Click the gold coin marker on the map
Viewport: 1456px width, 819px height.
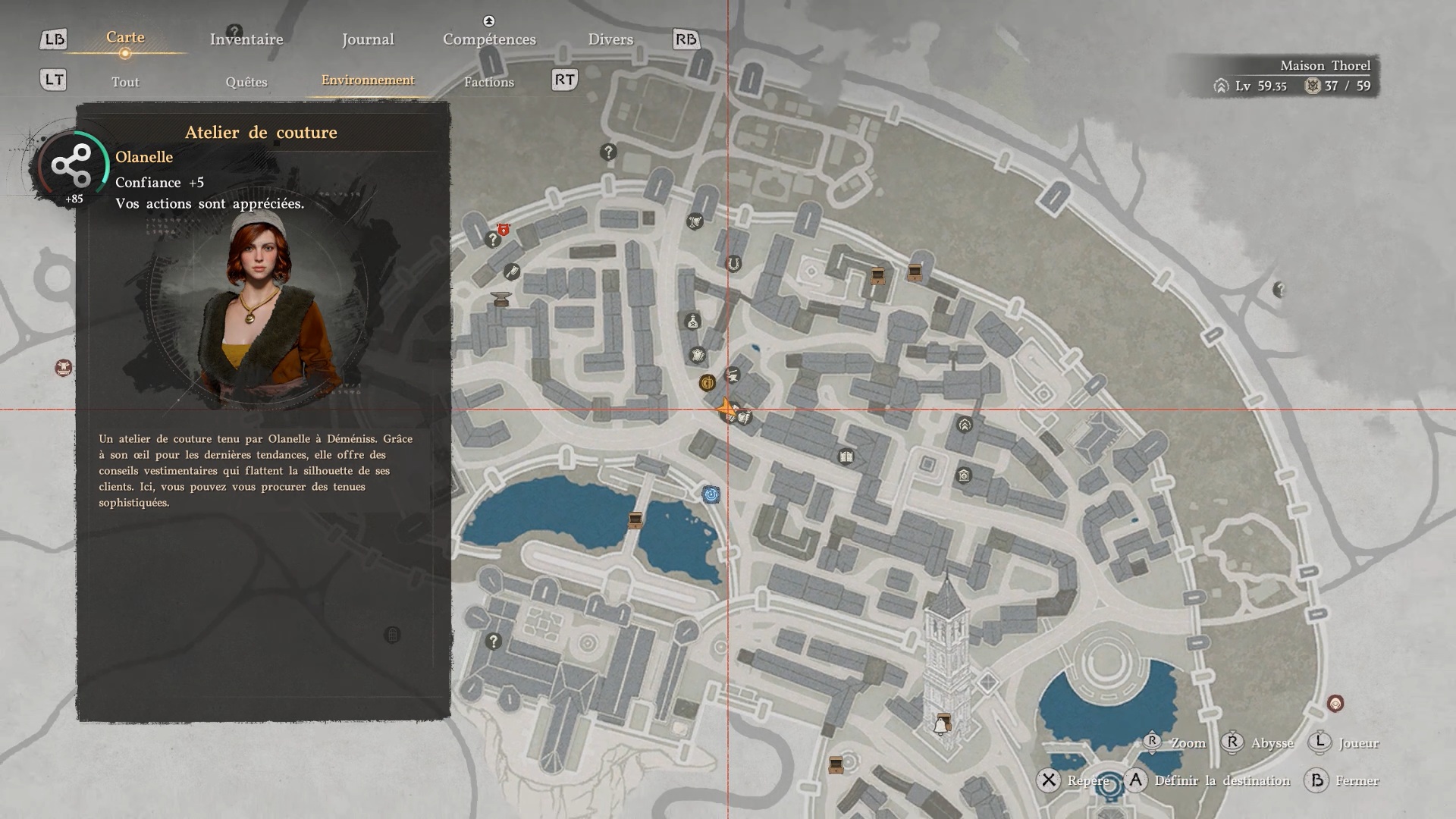[x=707, y=383]
